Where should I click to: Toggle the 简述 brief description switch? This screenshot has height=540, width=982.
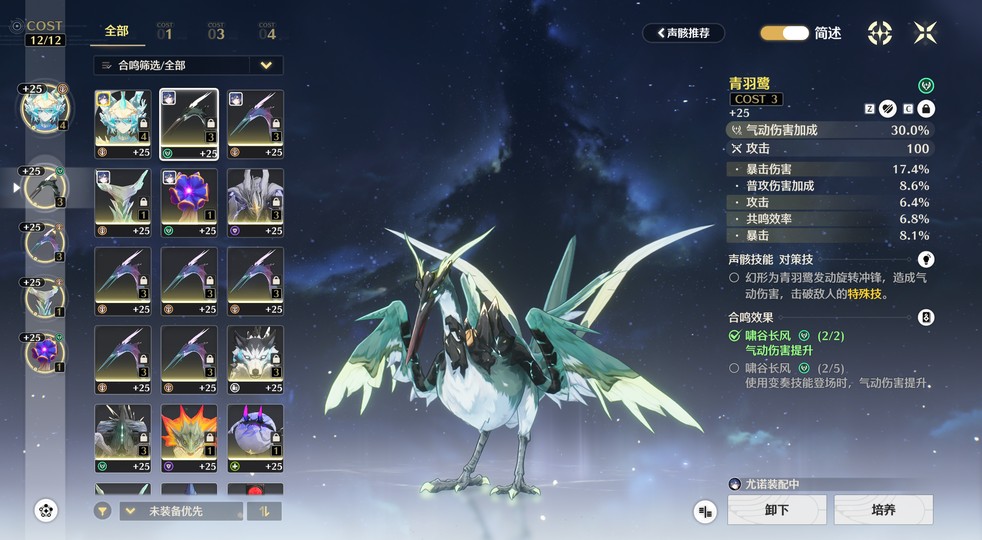point(784,33)
